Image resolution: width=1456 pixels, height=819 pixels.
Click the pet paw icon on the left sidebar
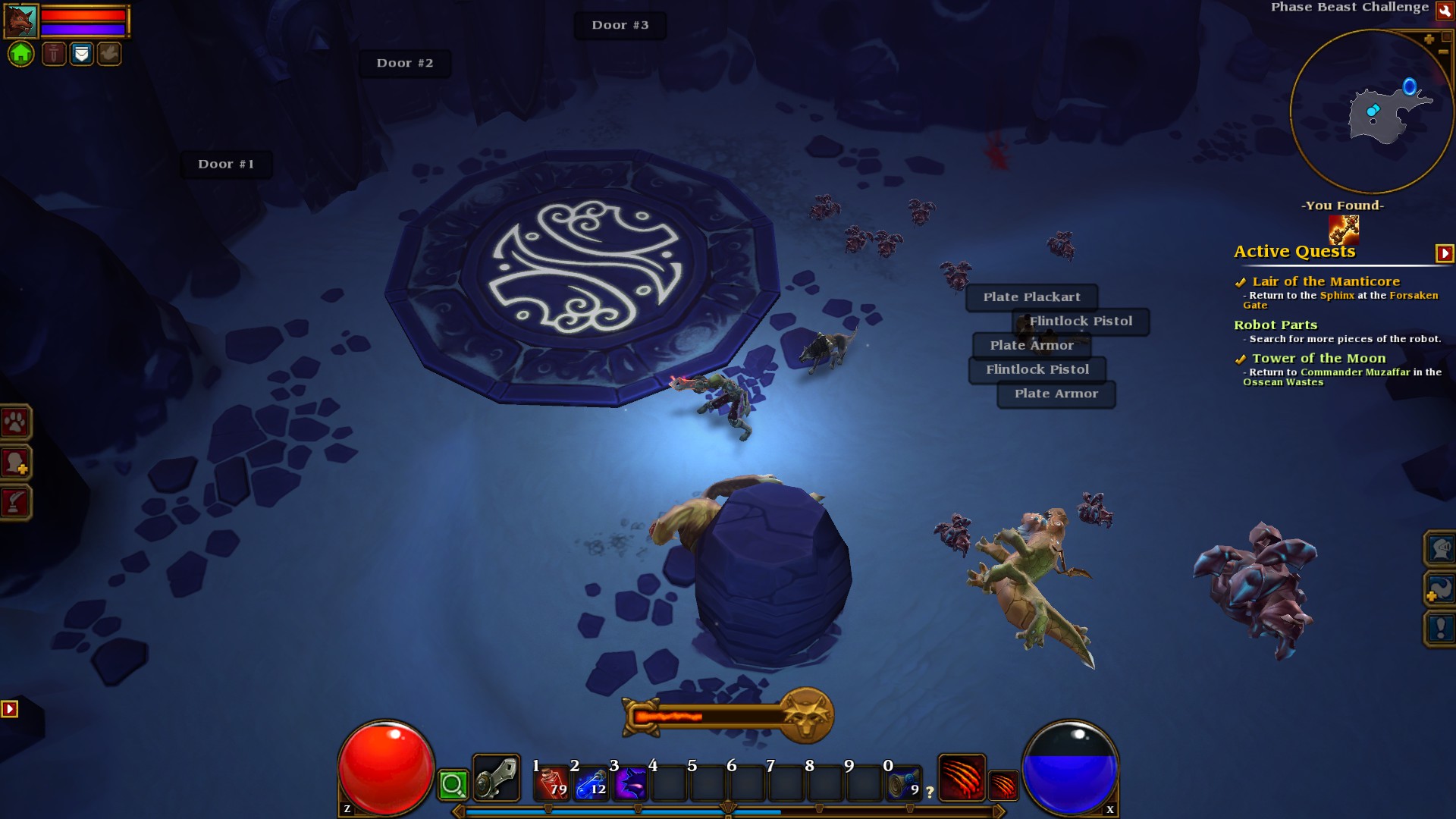click(x=17, y=422)
